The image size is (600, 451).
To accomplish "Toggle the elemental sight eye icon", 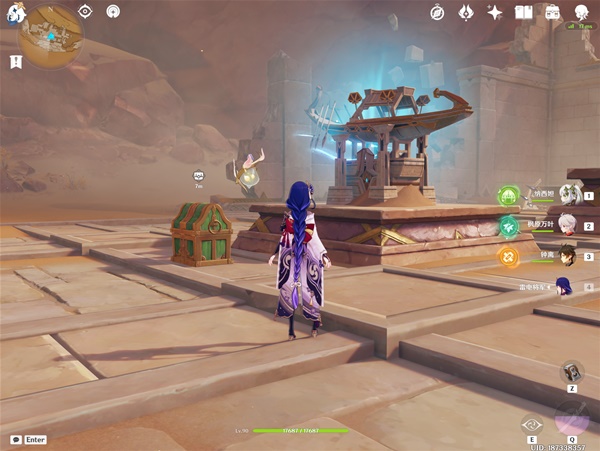I will (85, 12).
